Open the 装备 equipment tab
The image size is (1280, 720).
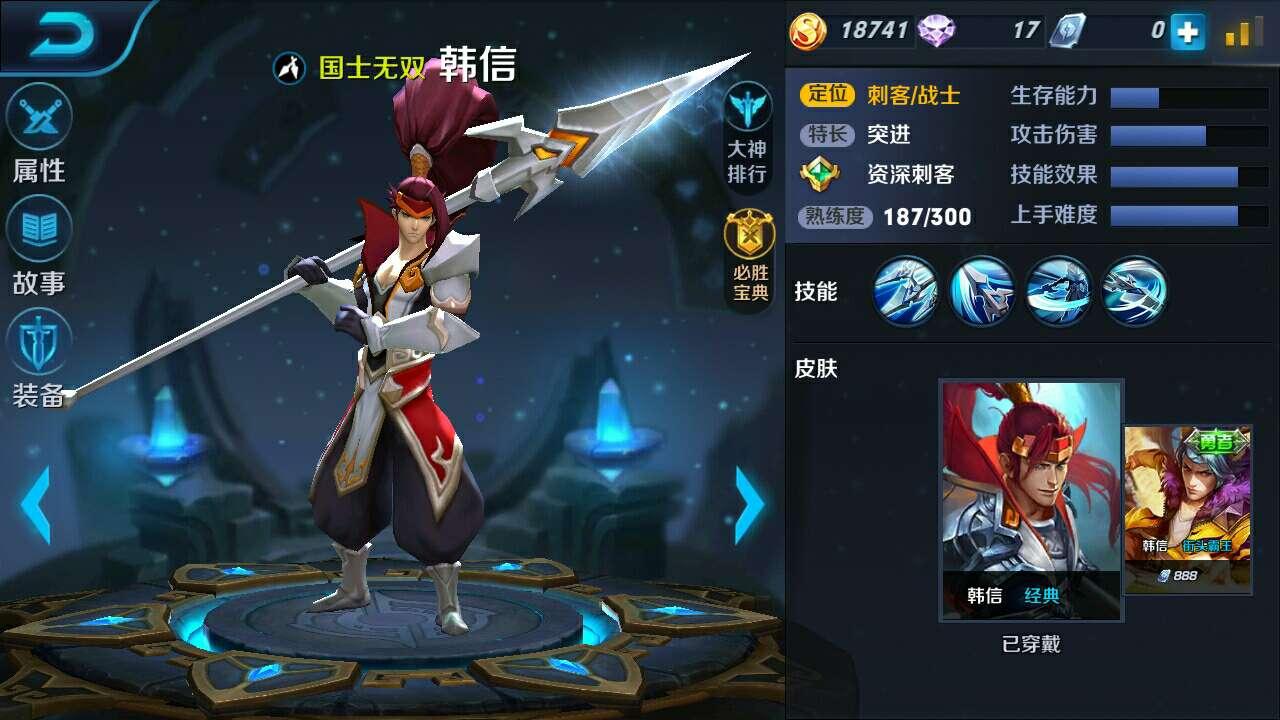[39, 357]
